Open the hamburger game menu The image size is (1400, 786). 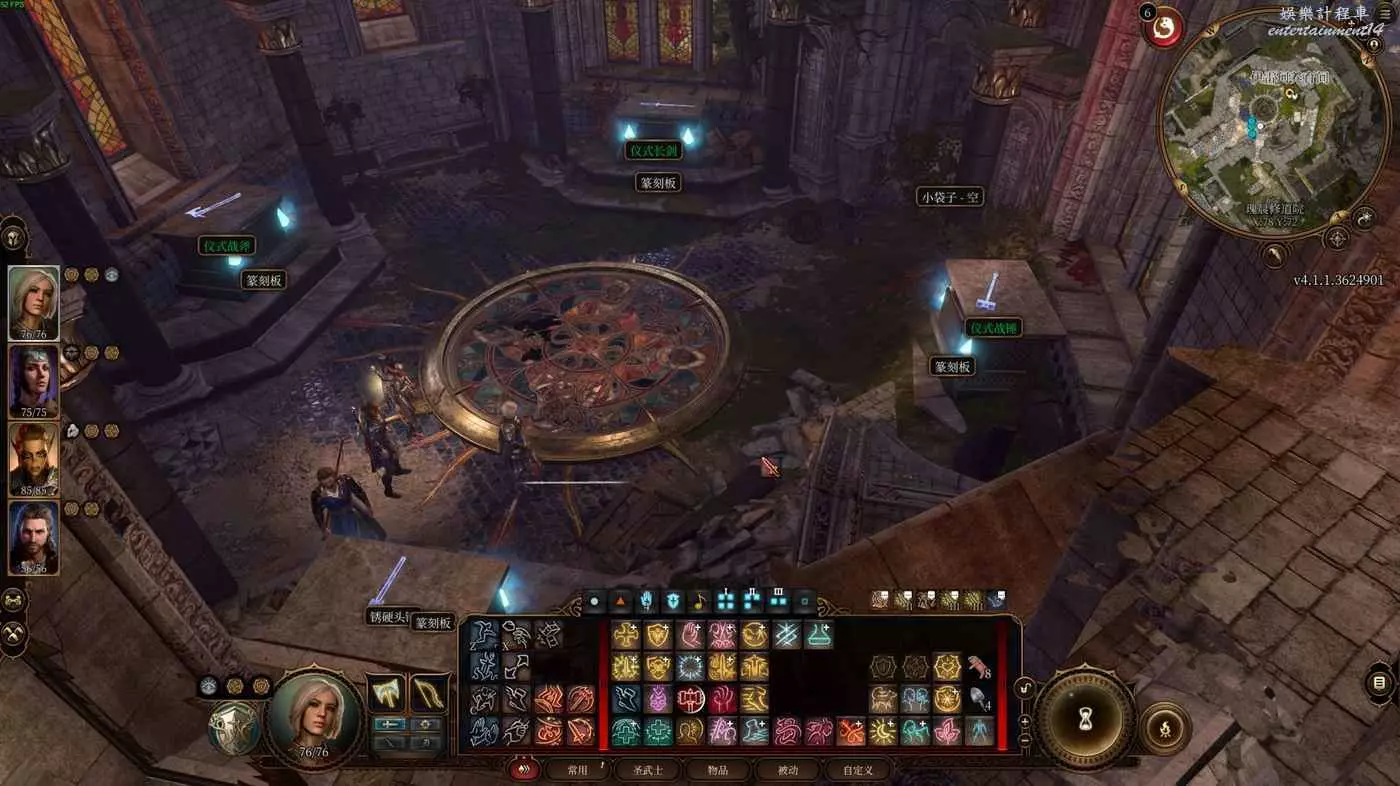pyautogui.click(x=1384, y=14)
